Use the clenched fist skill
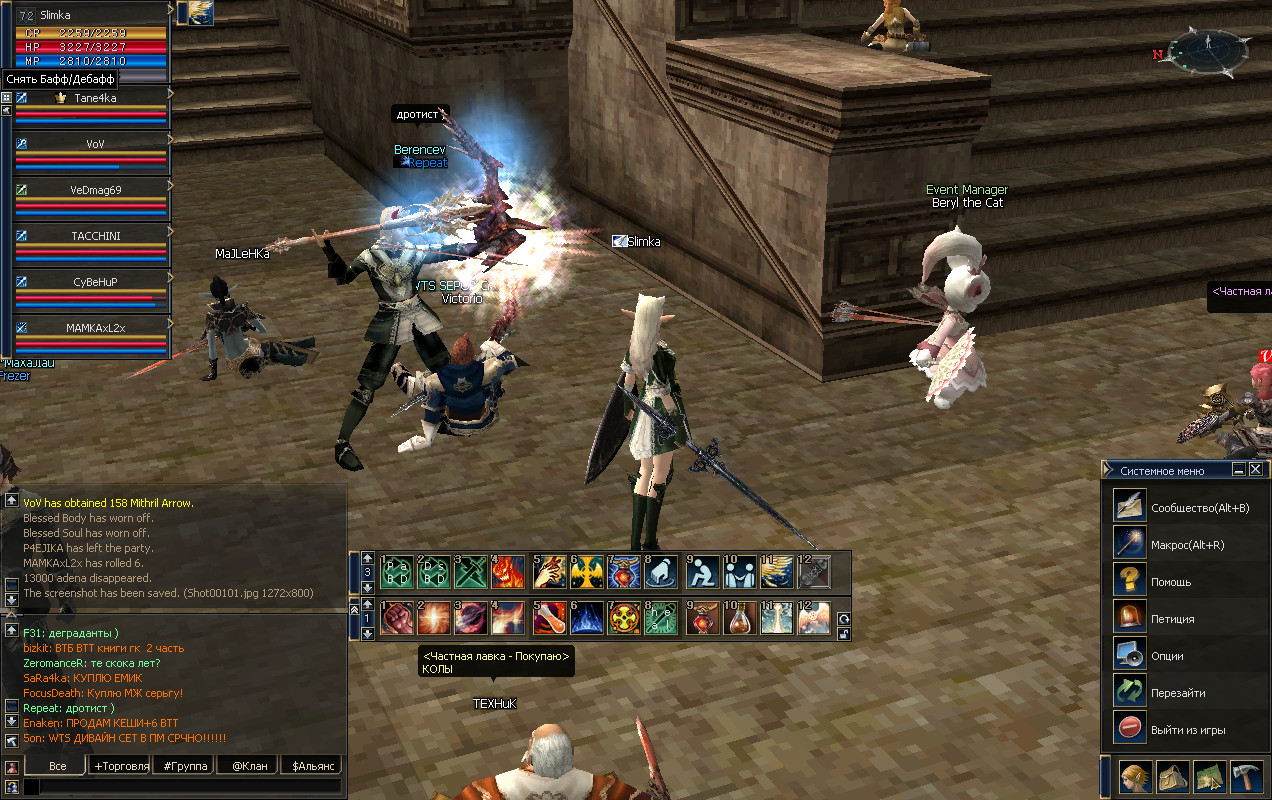This screenshot has width=1272, height=800. (396, 618)
